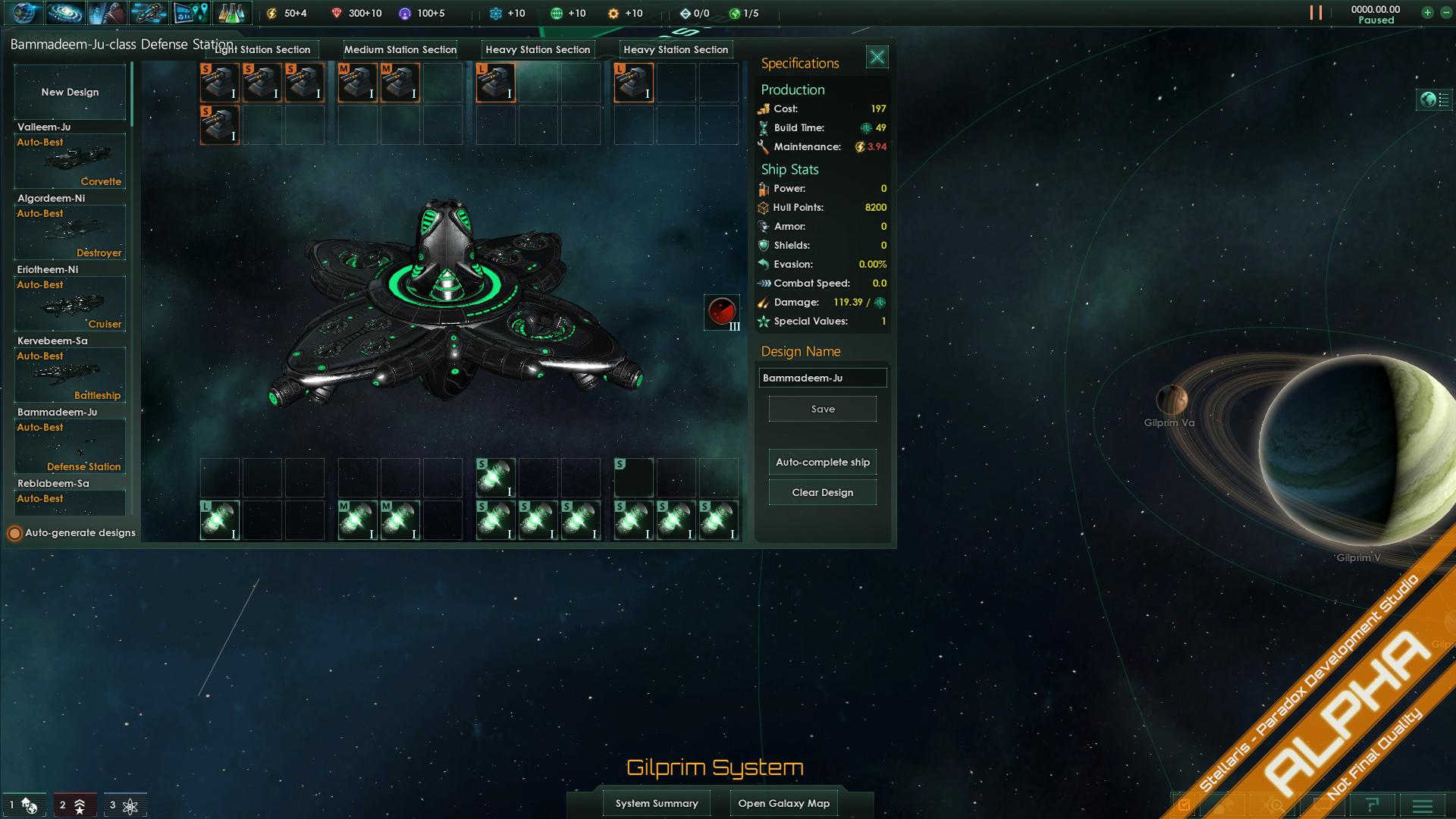The width and height of the screenshot is (1456, 819).
Task: Toggle Auto-generate designs
Action: [14, 533]
